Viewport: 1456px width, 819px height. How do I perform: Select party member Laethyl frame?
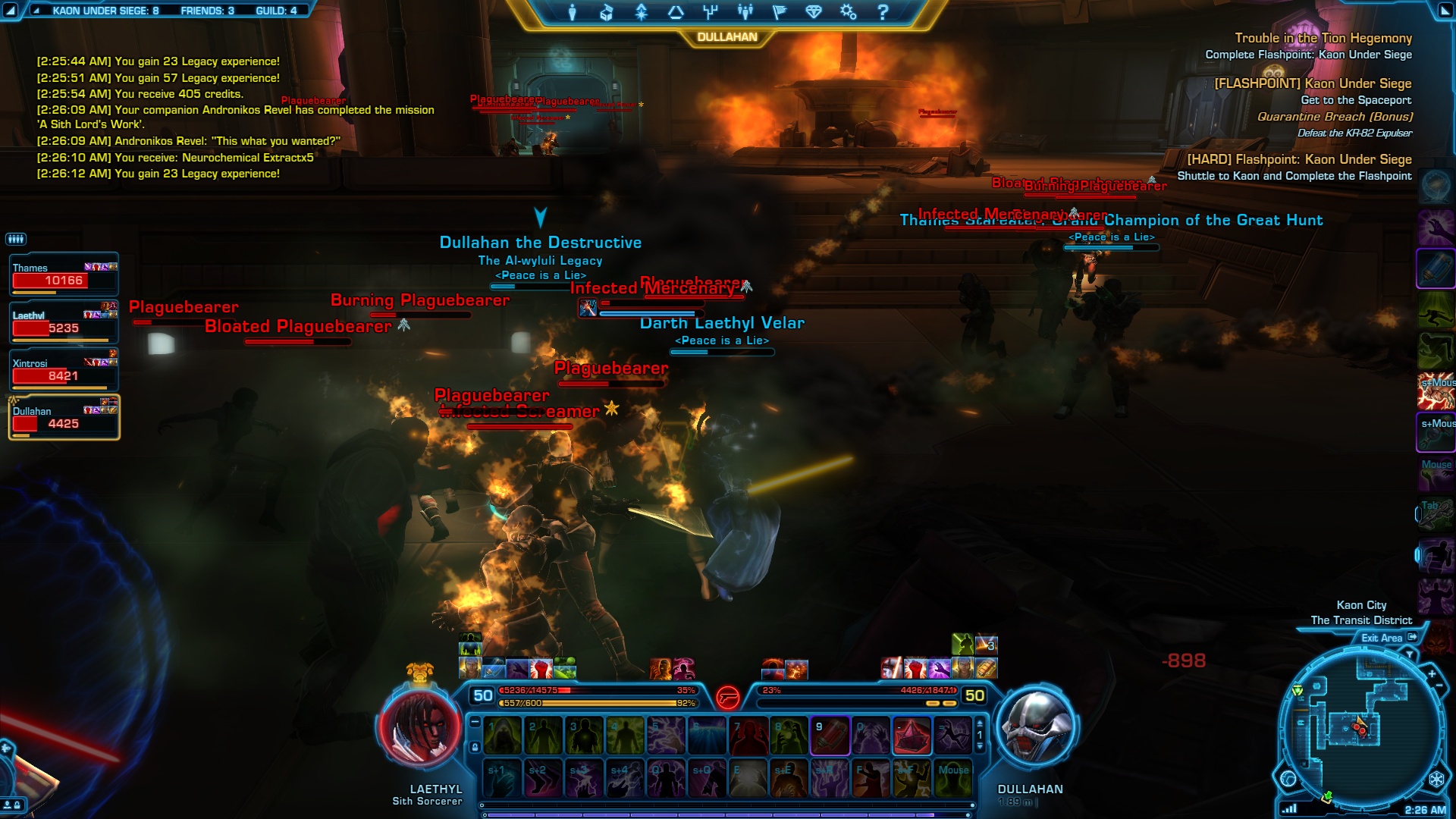coord(64,322)
